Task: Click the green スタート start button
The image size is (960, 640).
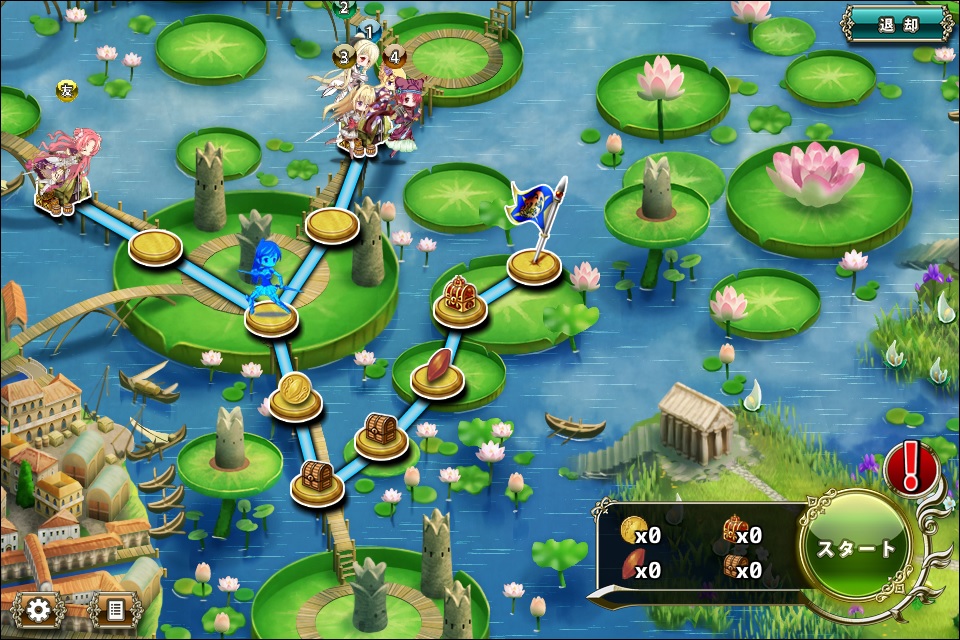Action: click(x=856, y=549)
